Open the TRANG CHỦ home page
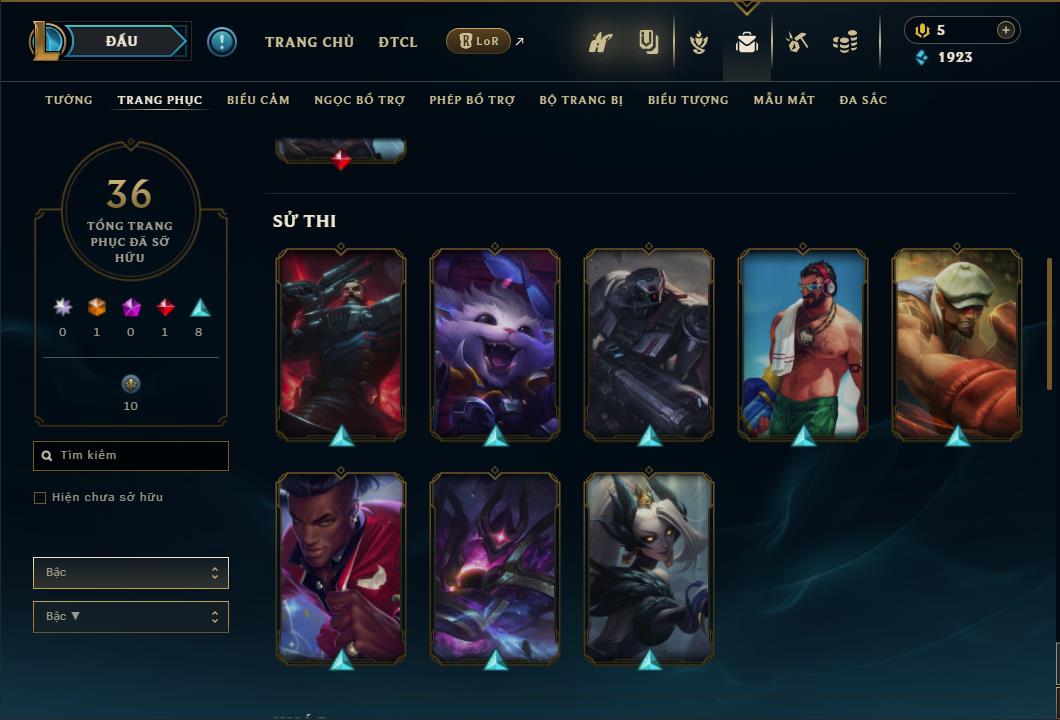This screenshot has height=720, width=1060. [x=309, y=42]
